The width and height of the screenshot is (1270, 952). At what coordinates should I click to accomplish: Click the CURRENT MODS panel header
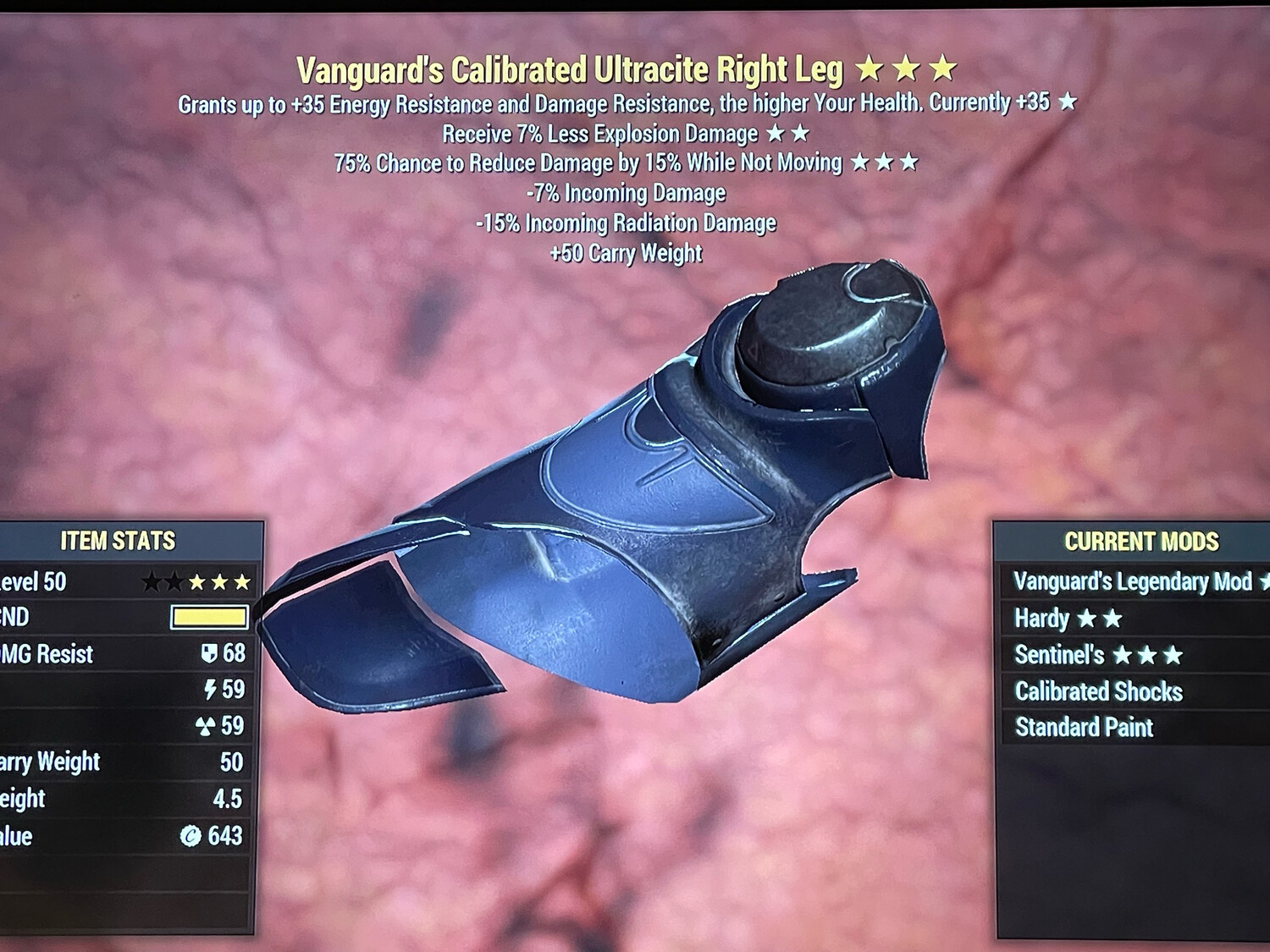point(1140,541)
